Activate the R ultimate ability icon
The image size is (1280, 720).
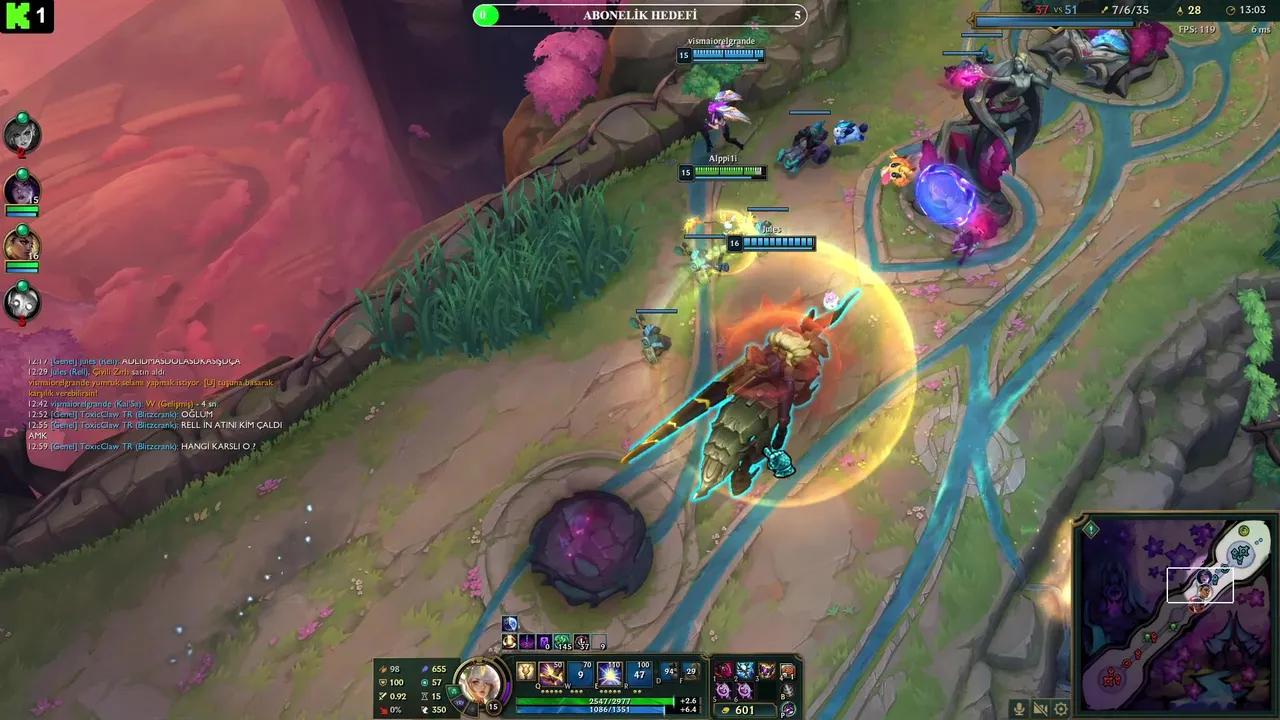(640, 673)
